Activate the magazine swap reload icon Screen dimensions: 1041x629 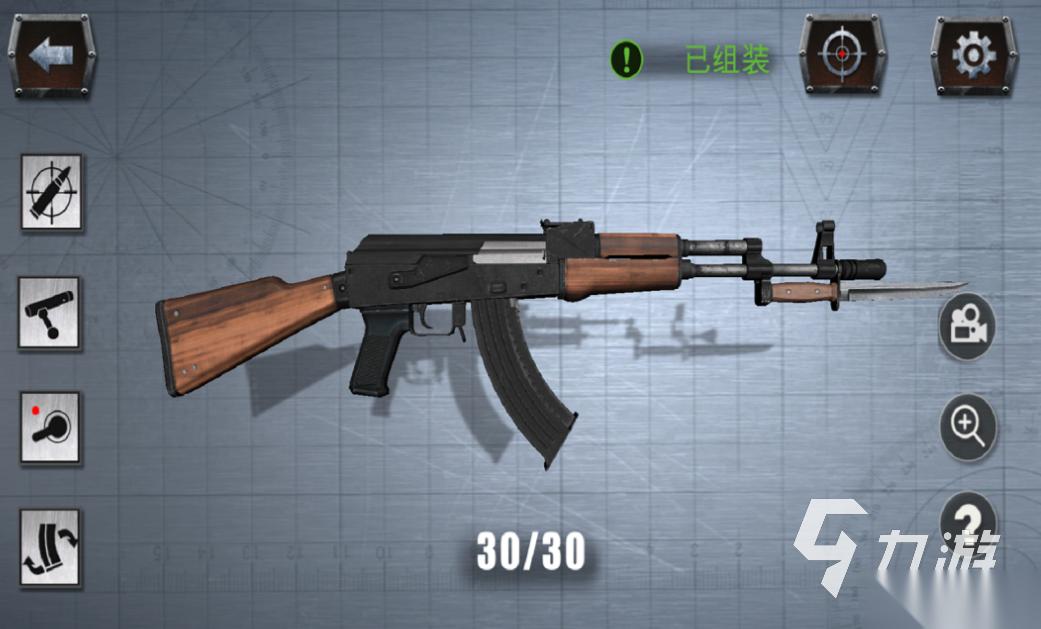51,547
